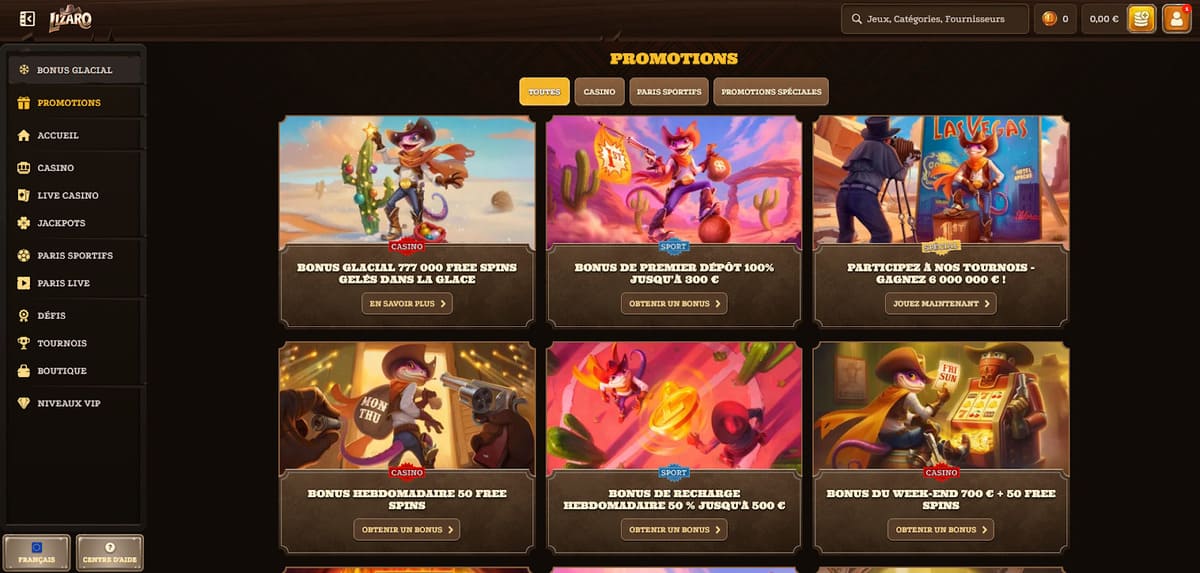The height and width of the screenshot is (573, 1200).
Task: Open the Centre d'Aide help button
Action: (110, 552)
